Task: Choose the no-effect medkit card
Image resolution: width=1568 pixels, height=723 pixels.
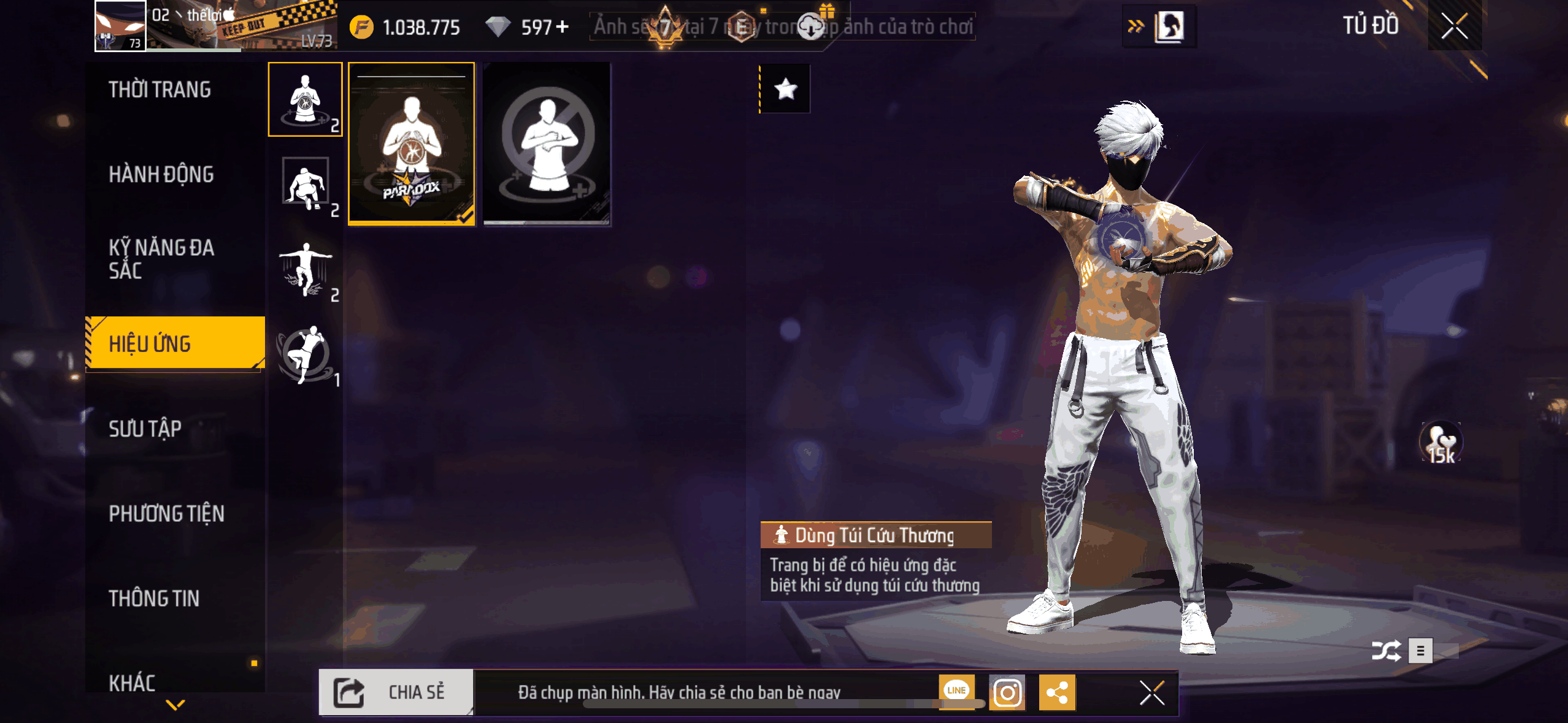Action: click(547, 143)
